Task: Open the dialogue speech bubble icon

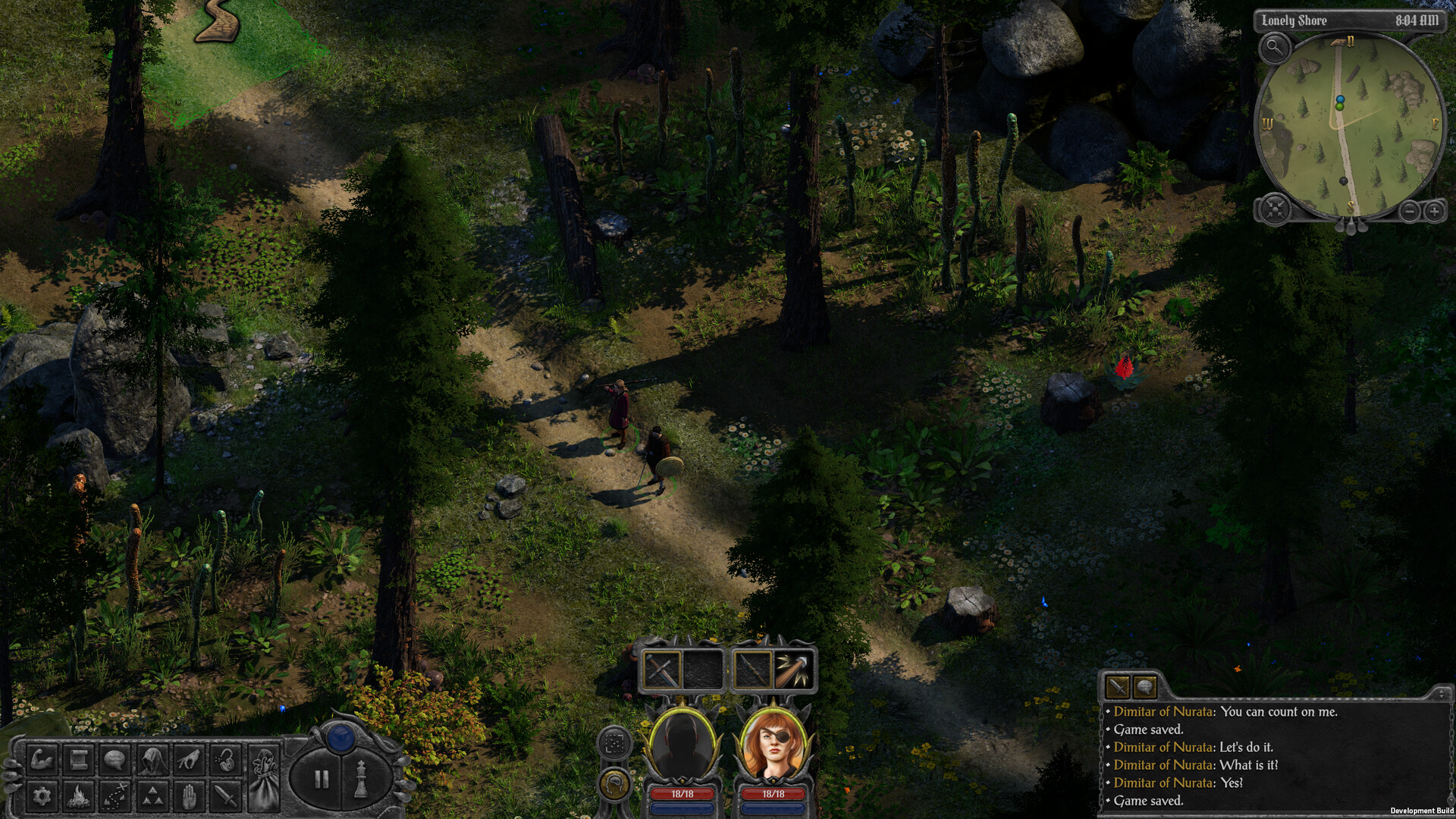Action: 115,761
